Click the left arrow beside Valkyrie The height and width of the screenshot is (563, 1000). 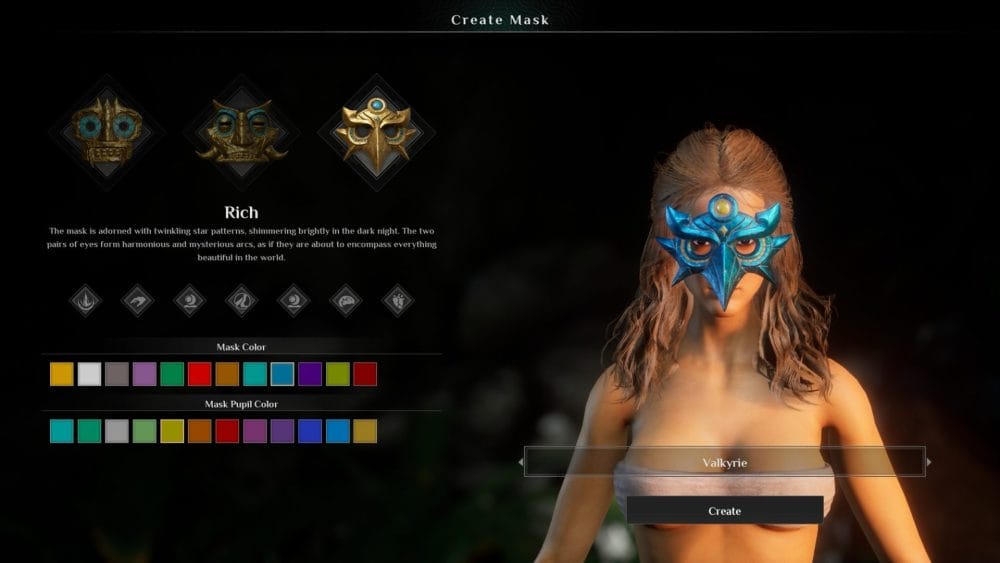[520, 462]
